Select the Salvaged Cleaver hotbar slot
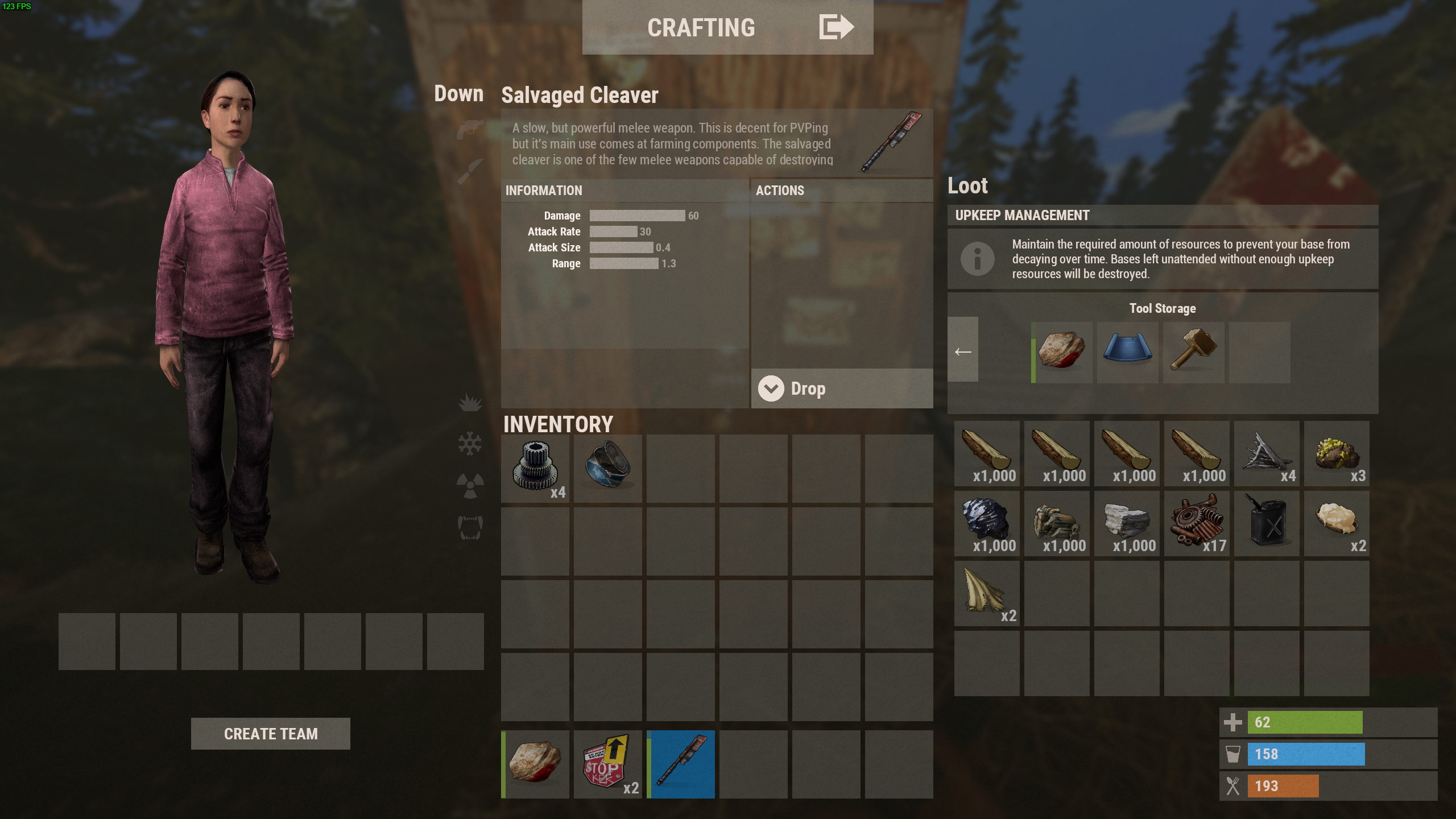 click(681, 764)
